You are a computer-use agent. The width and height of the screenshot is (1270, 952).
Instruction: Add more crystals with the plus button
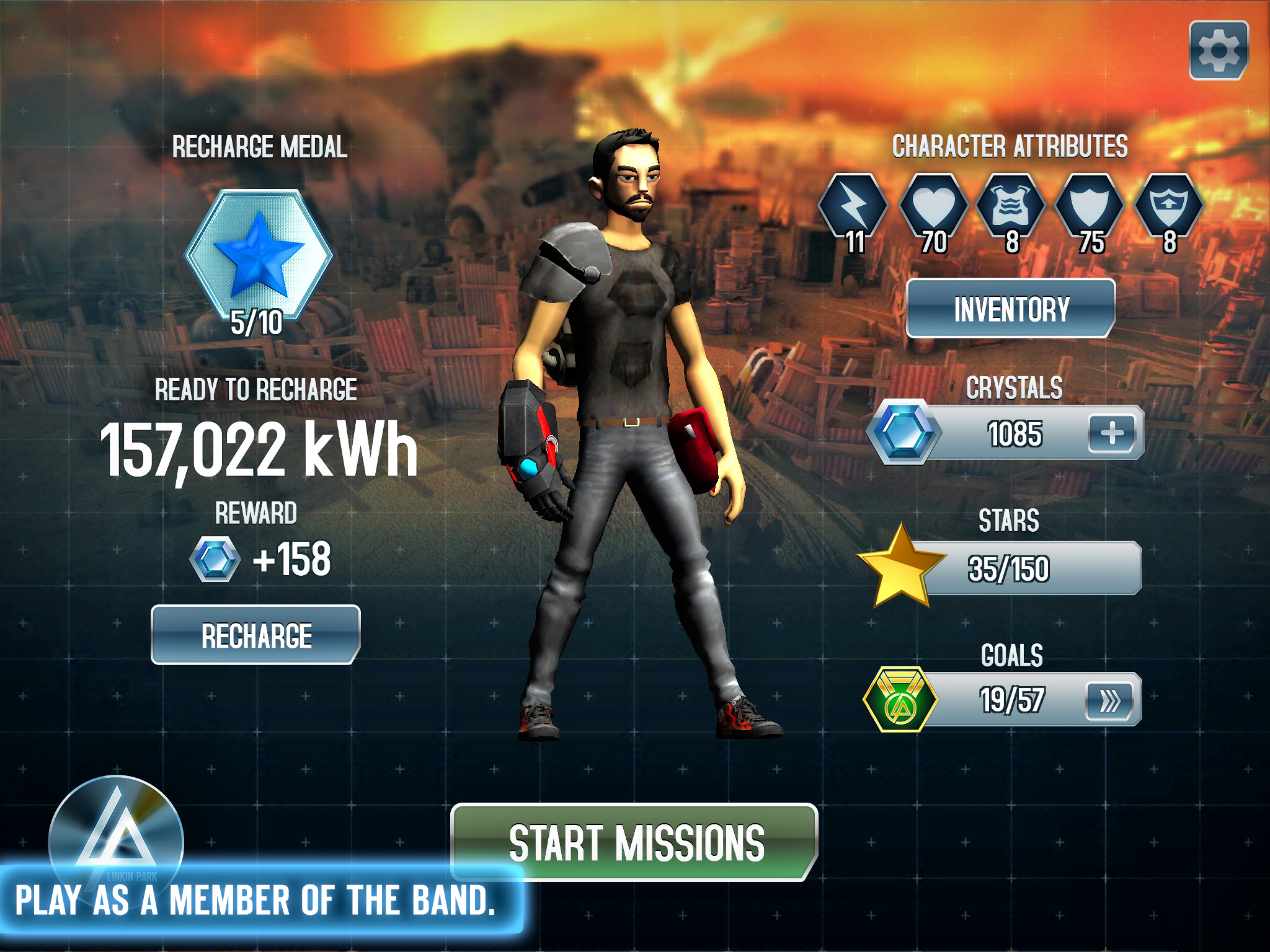(1112, 433)
